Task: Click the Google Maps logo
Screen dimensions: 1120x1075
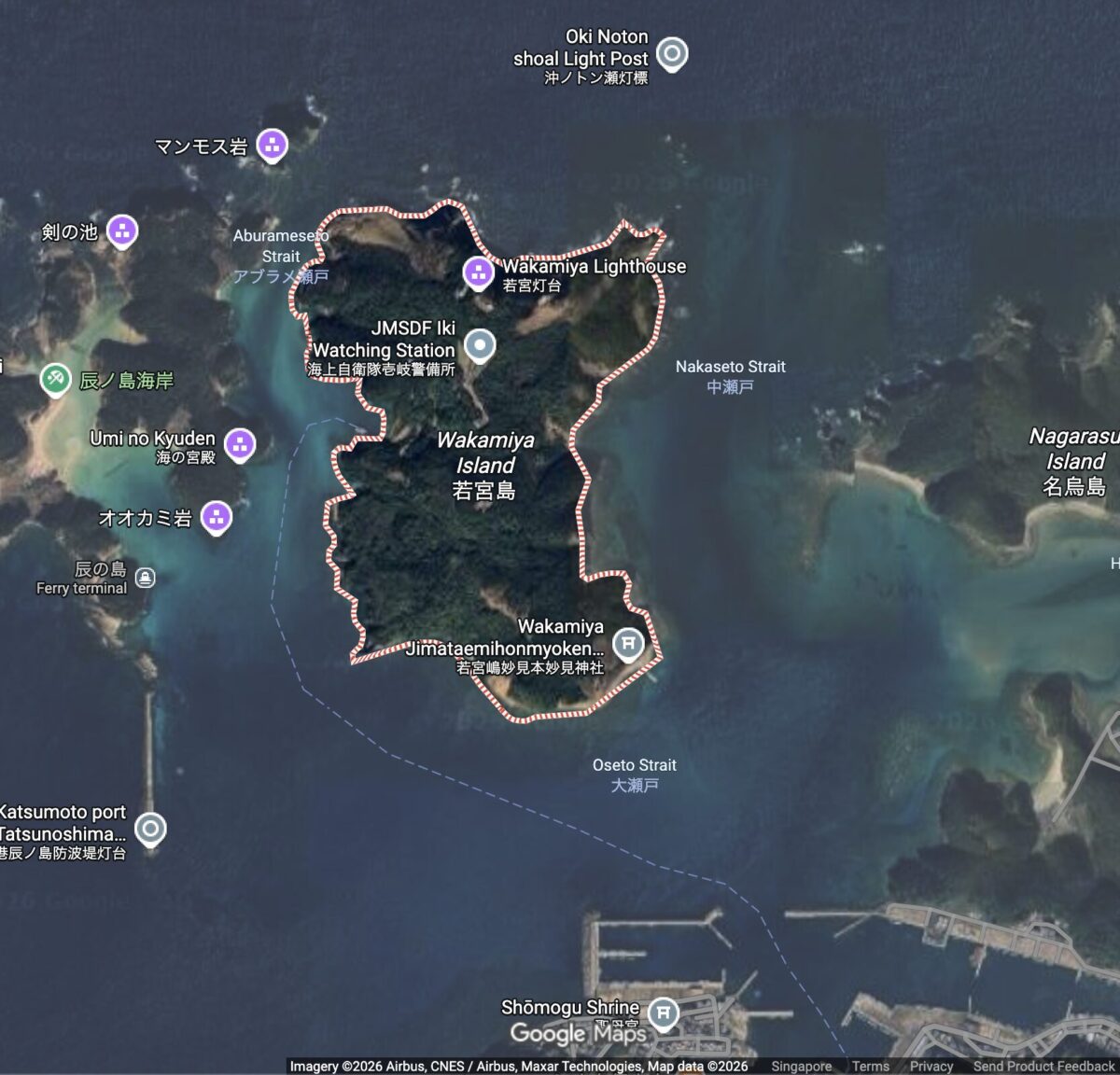Action: [x=578, y=1033]
